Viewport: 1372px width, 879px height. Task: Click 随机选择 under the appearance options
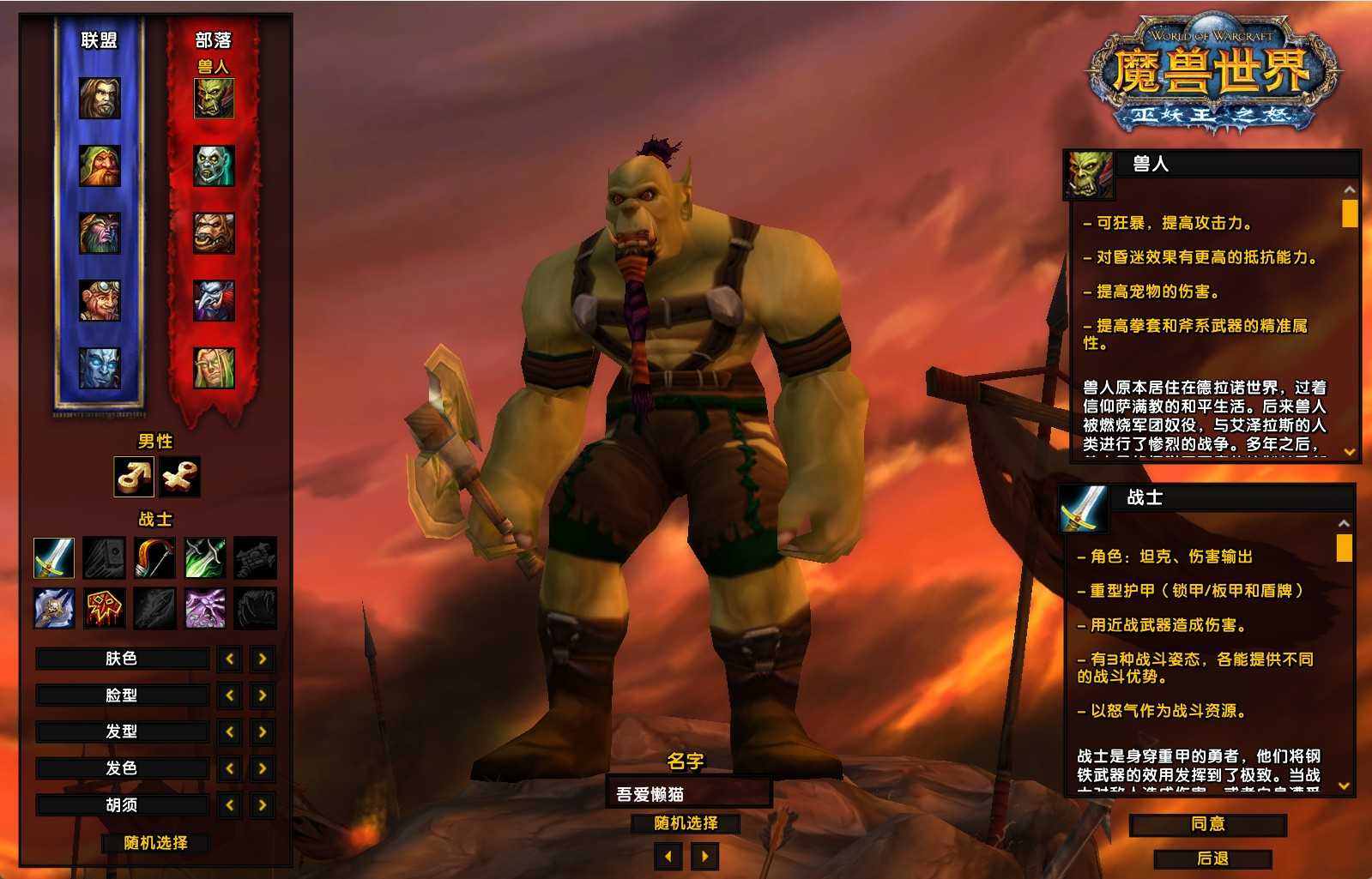[155, 843]
